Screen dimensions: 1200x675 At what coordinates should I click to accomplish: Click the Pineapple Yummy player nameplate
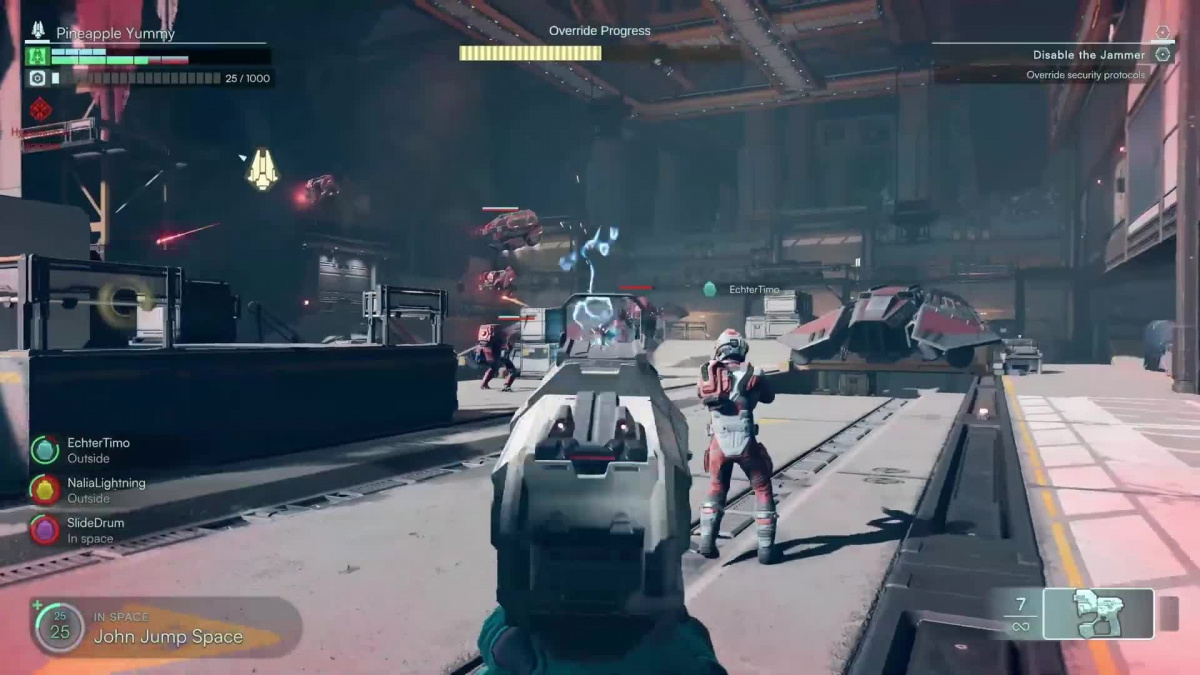[x=115, y=33]
